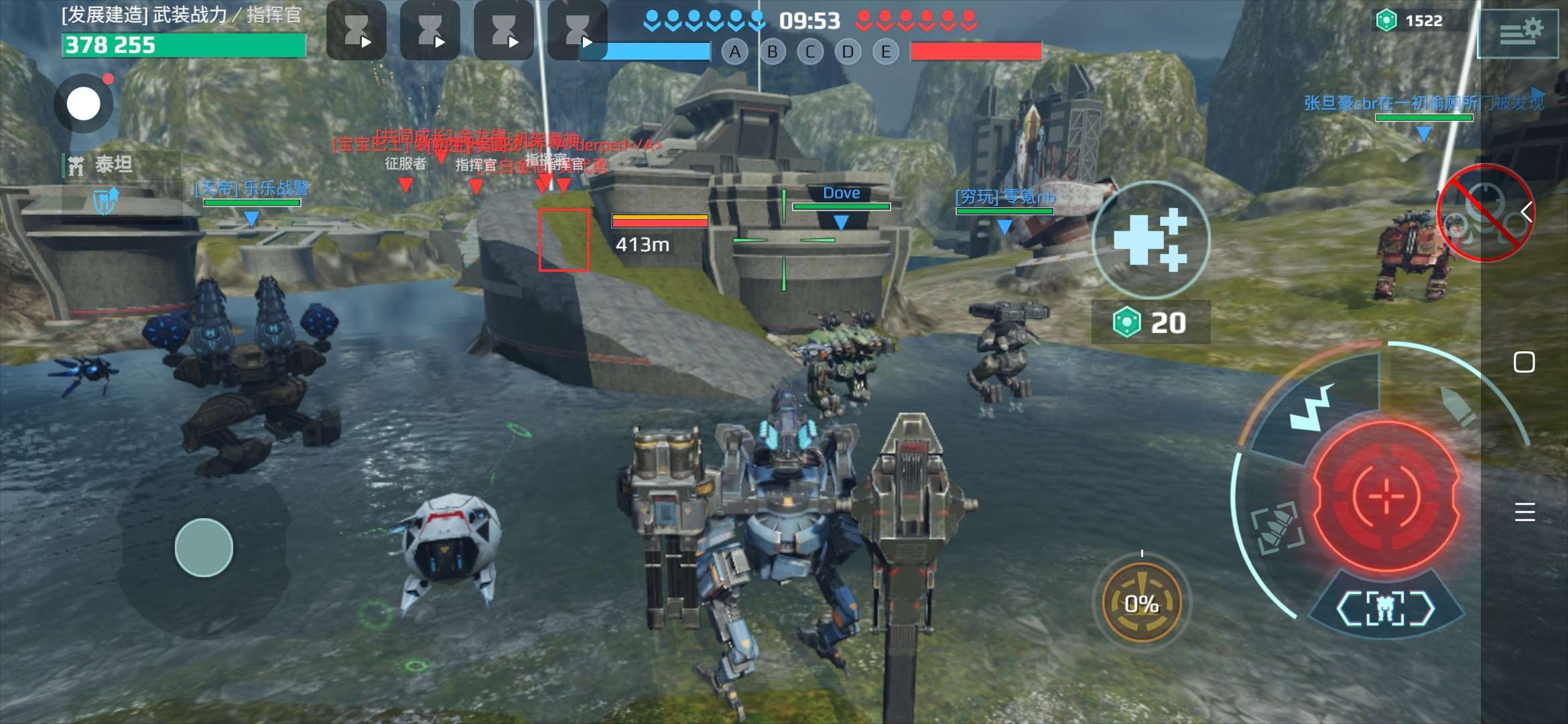Tap the virtual movement joystick knob
This screenshot has width=1568, height=724.
click(204, 548)
